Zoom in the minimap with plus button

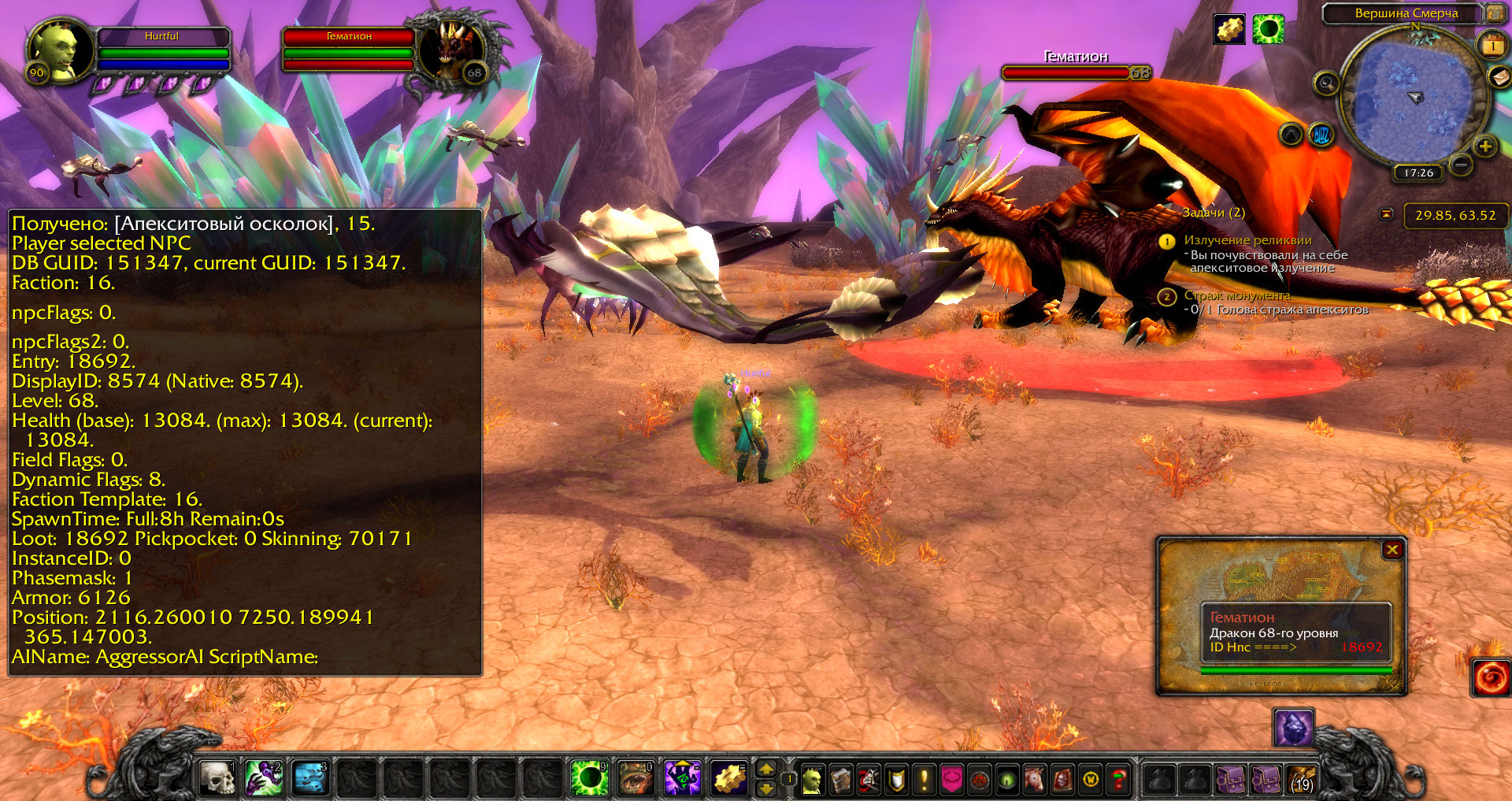[1484, 146]
